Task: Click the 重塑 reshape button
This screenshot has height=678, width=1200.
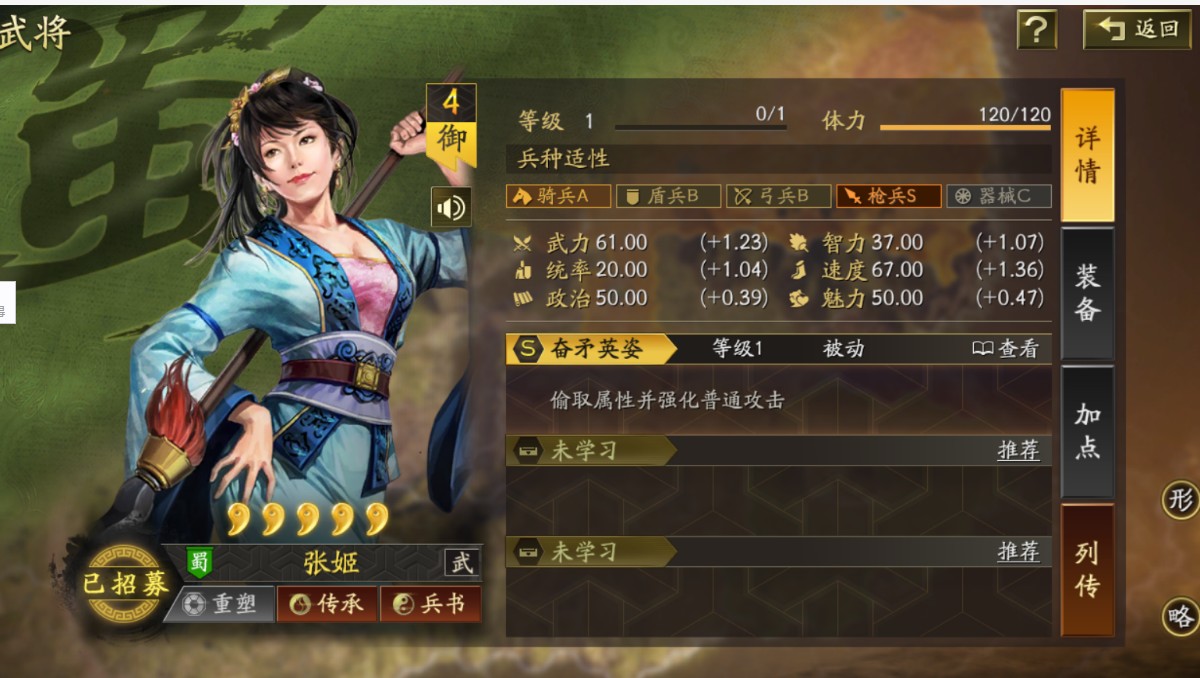Action: 220,604
